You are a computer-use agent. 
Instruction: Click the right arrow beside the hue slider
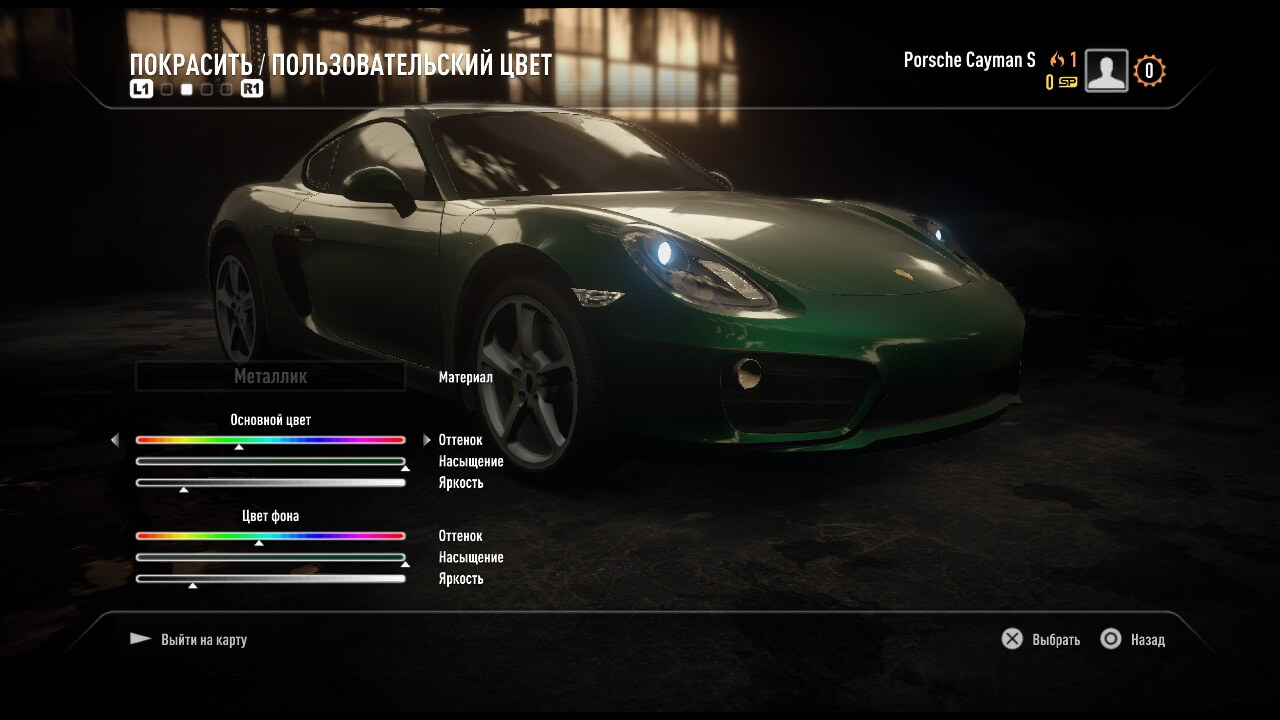pyautogui.click(x=427, y=440)
